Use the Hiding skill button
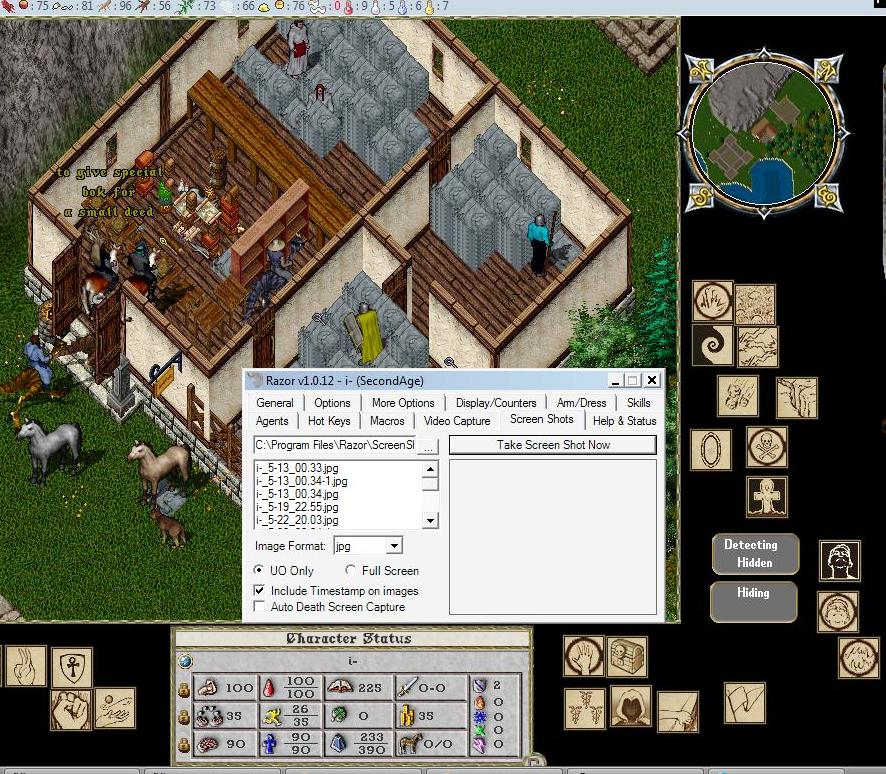This screenshot has width=886, height=774. 753,602
